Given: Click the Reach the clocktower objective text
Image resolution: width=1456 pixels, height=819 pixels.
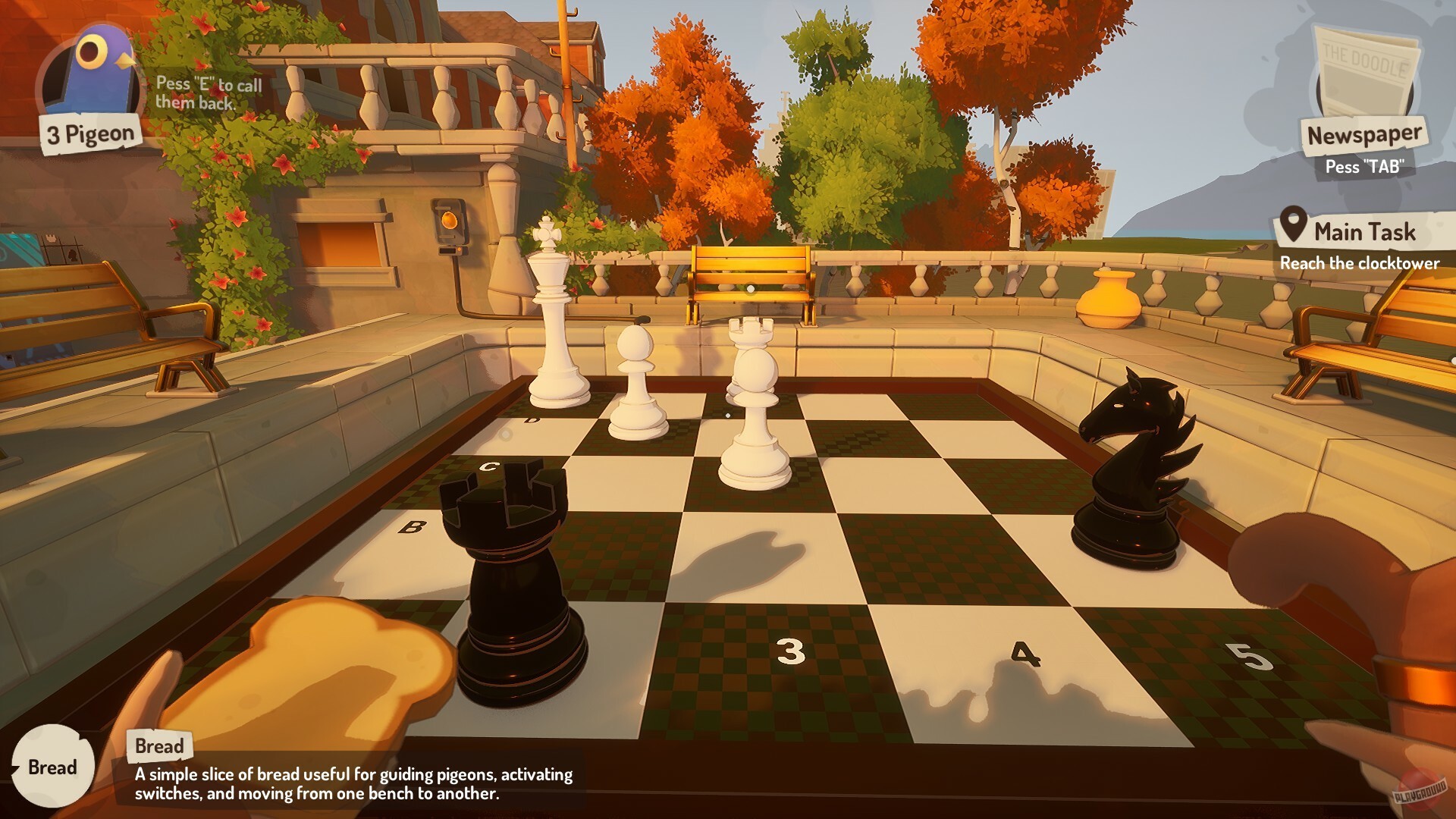Looking at the screenshot, I should click(x=1361, y=264).
